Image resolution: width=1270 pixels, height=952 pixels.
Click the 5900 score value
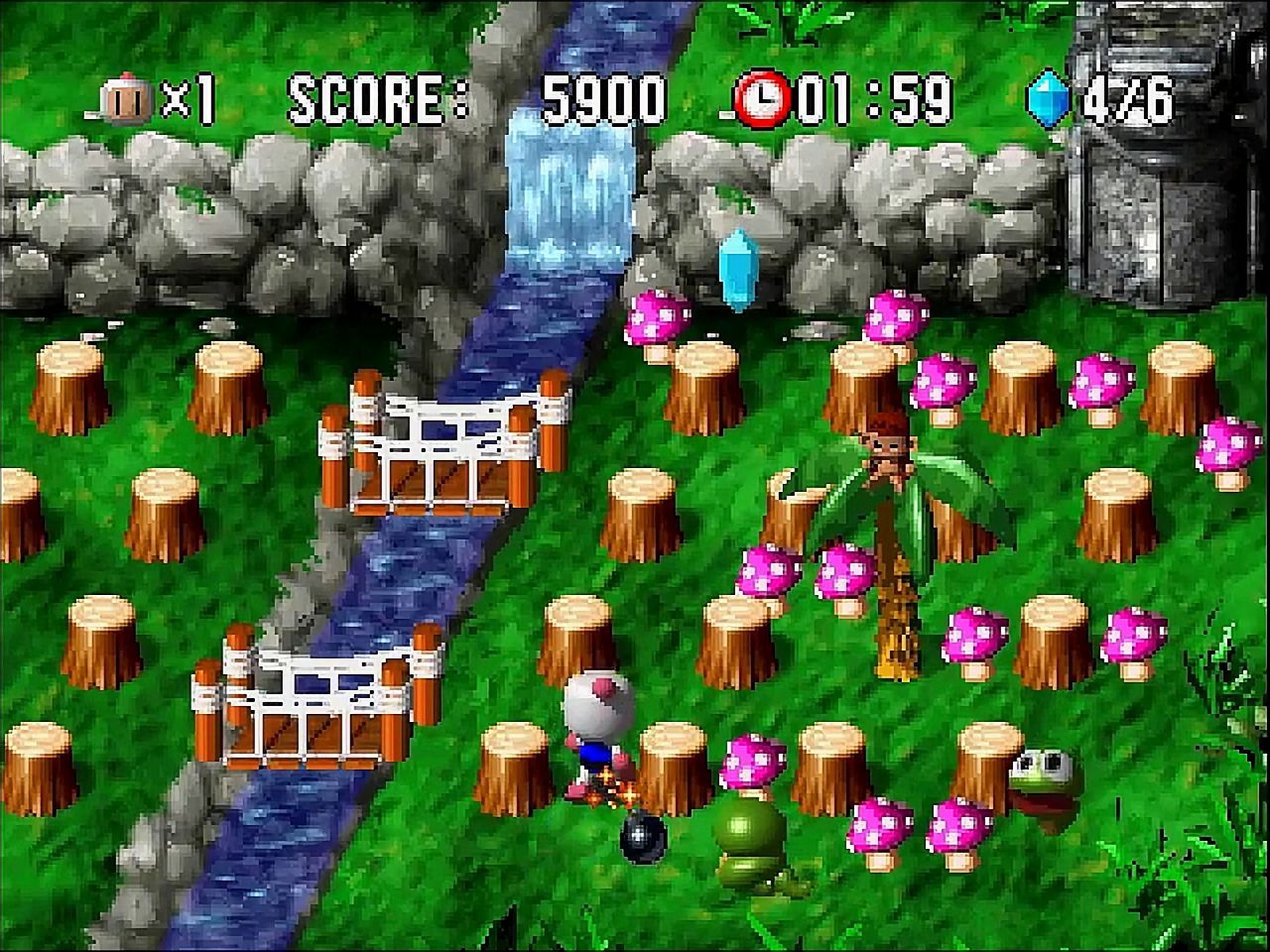603,97
